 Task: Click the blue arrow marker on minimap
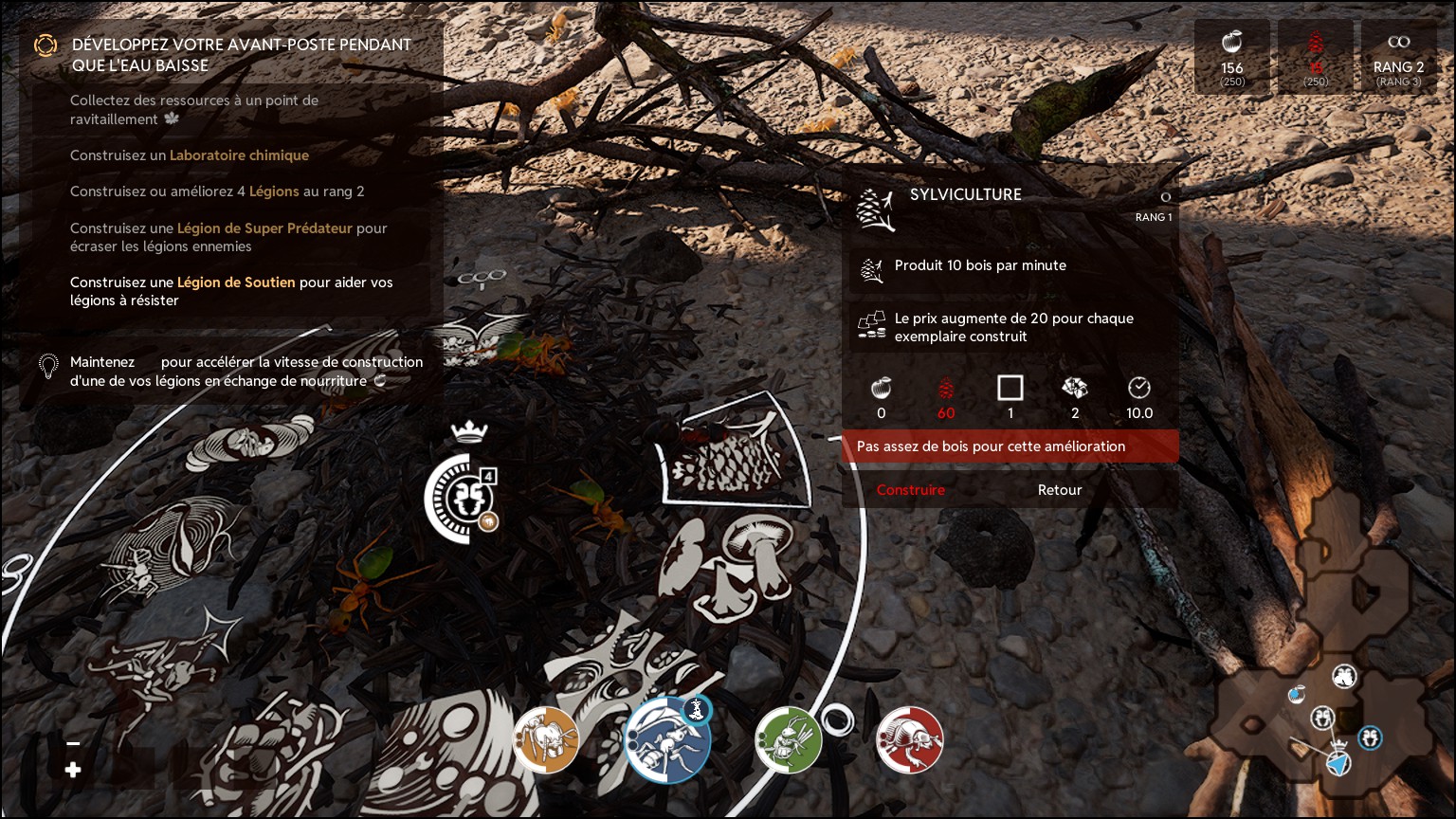pos(1338,761)
